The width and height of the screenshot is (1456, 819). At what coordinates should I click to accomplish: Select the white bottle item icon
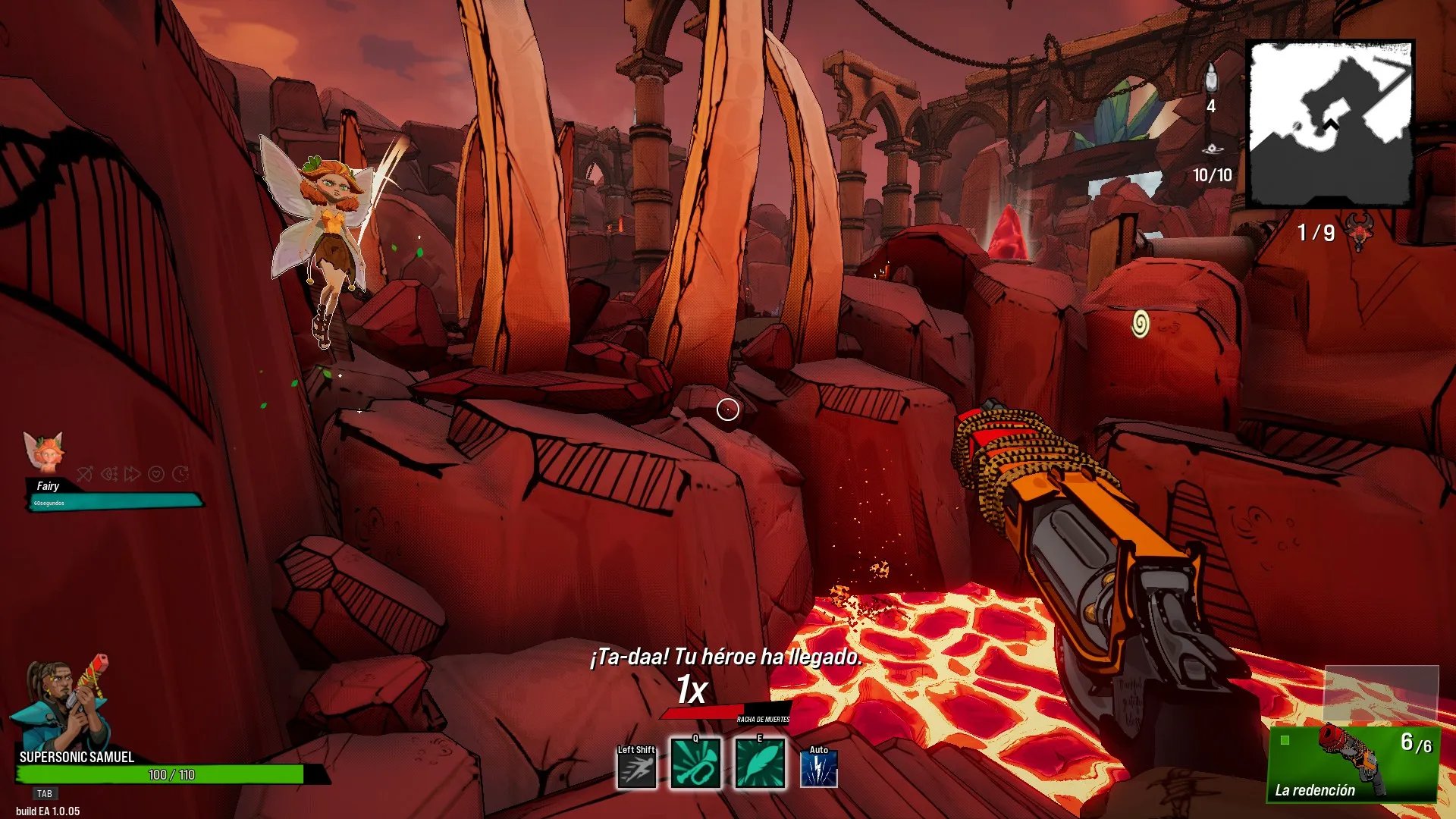click(1211, 78)
